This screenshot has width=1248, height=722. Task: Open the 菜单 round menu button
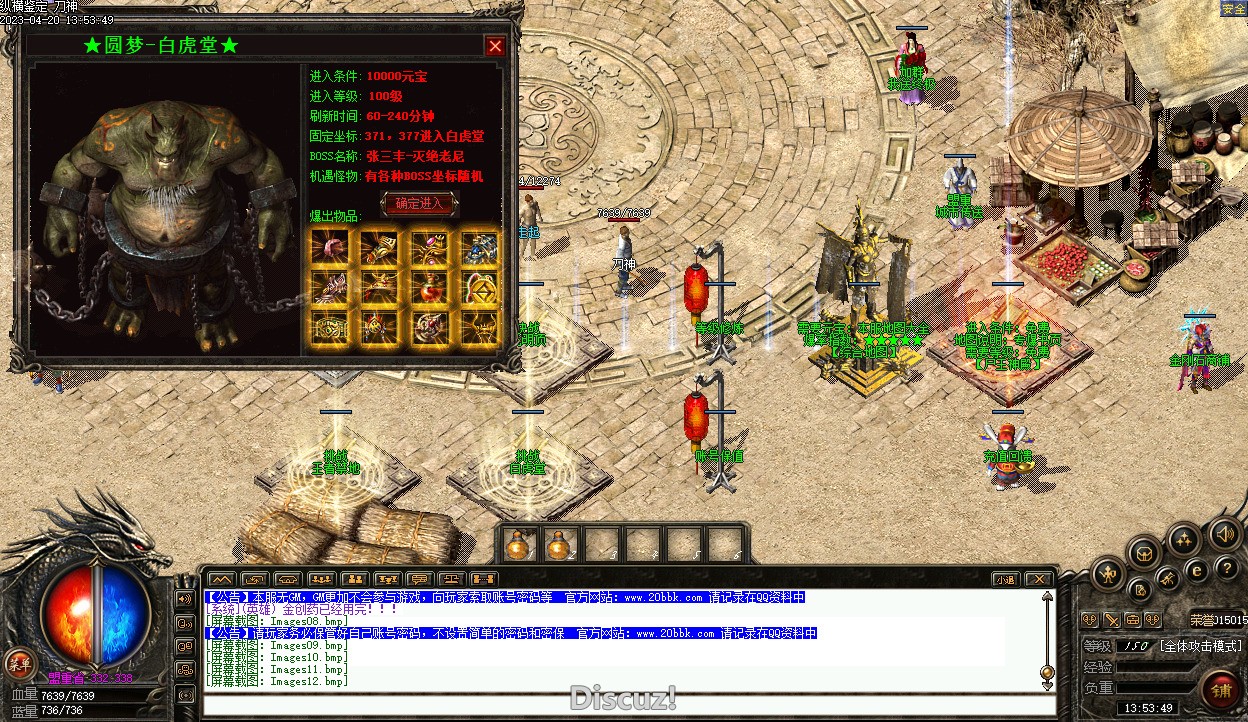[x=19, y=663]
